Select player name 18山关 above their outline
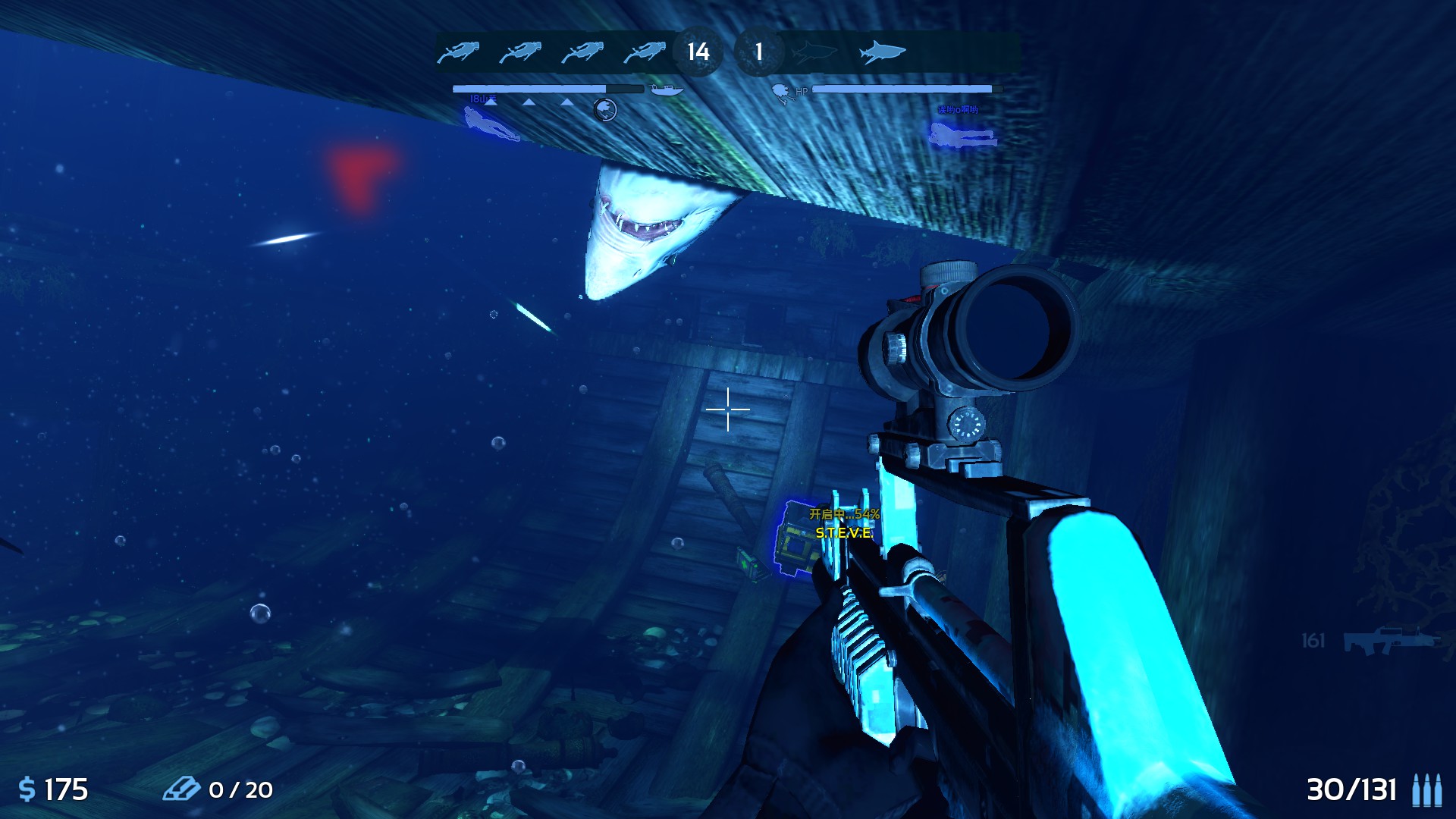1456x819 pixels. [x=484, y=99]
